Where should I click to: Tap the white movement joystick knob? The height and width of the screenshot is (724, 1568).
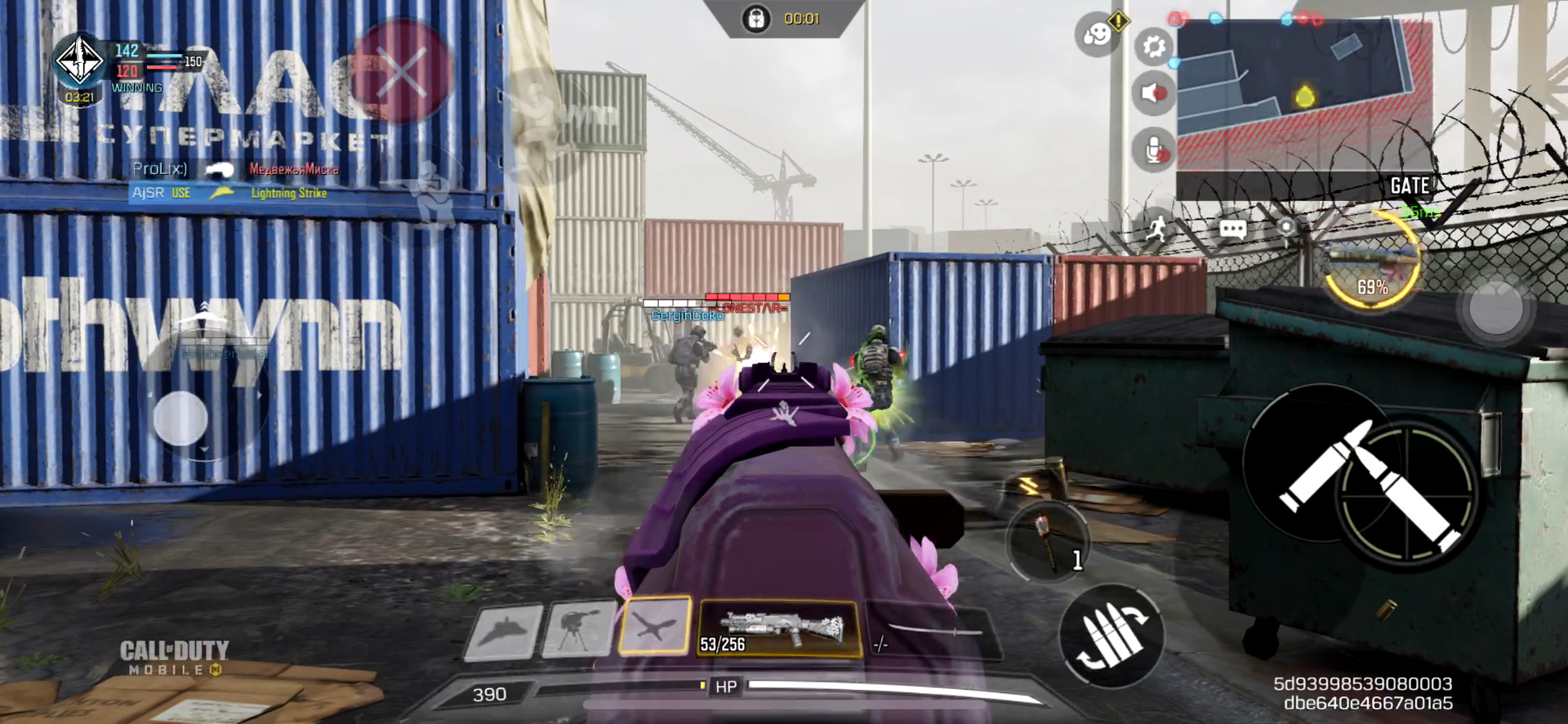pos(180,418)
